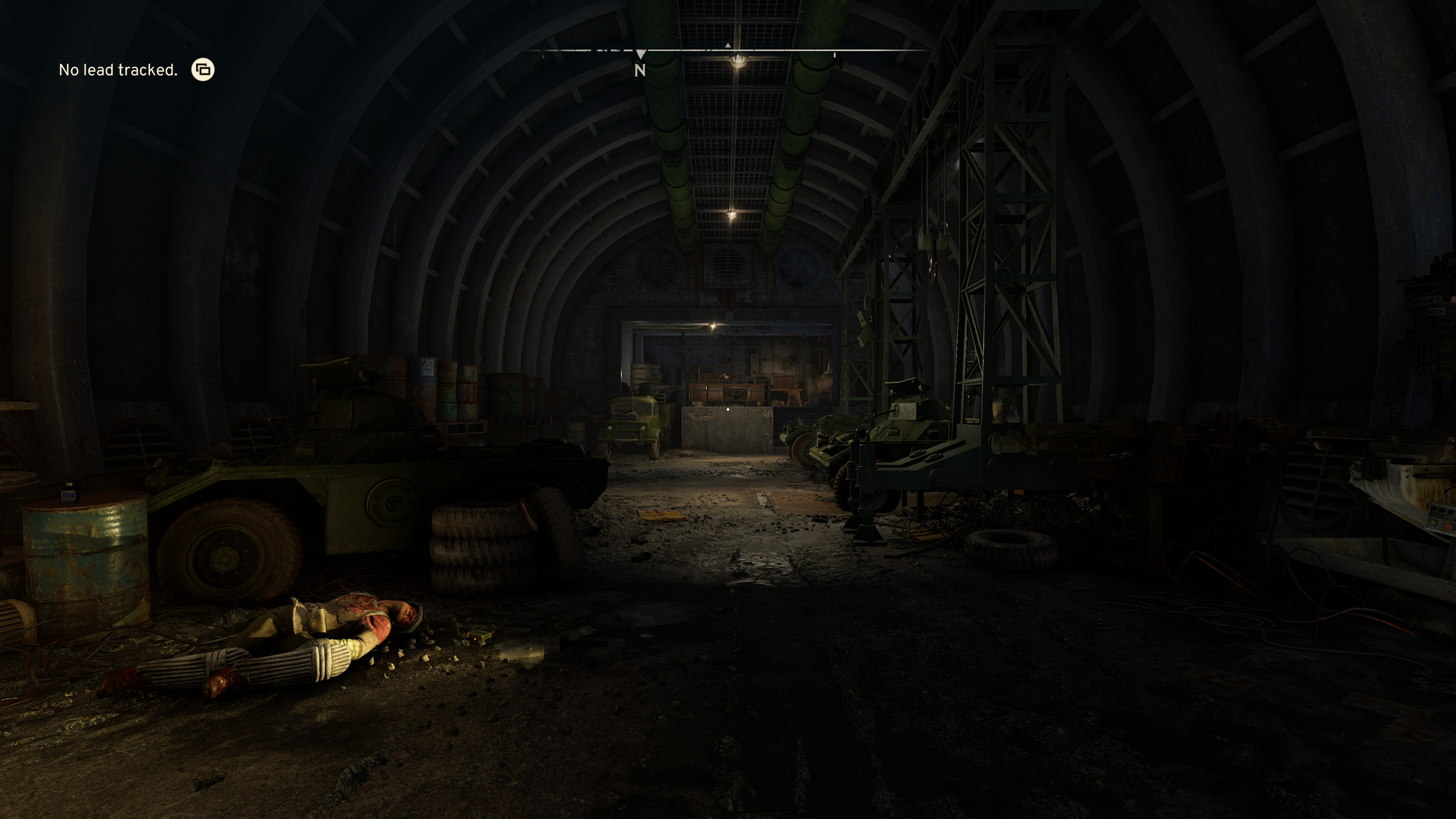
Task: Open the journal icon beside the lead text
Action: [x=203, y=70]
